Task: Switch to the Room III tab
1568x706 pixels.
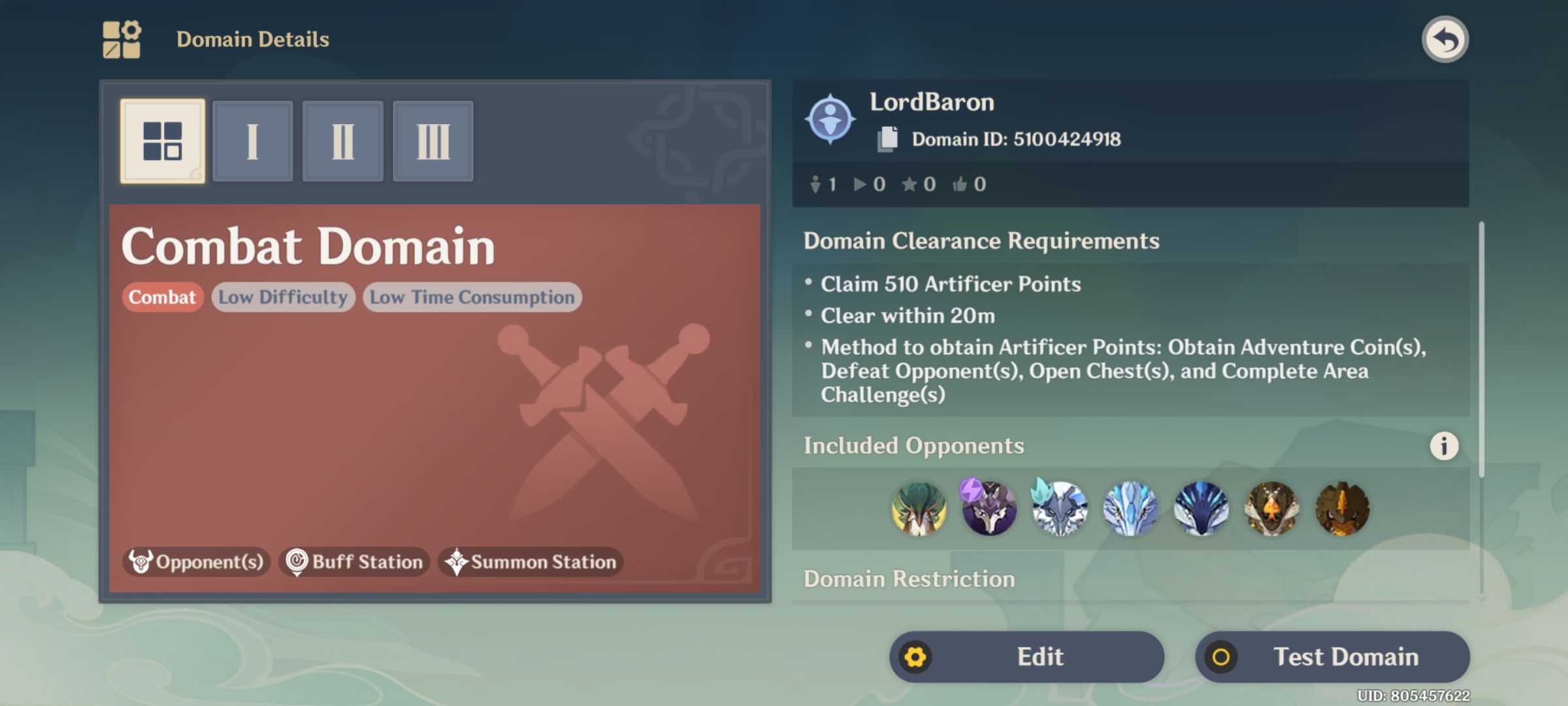Action: [x=433, y=141]
